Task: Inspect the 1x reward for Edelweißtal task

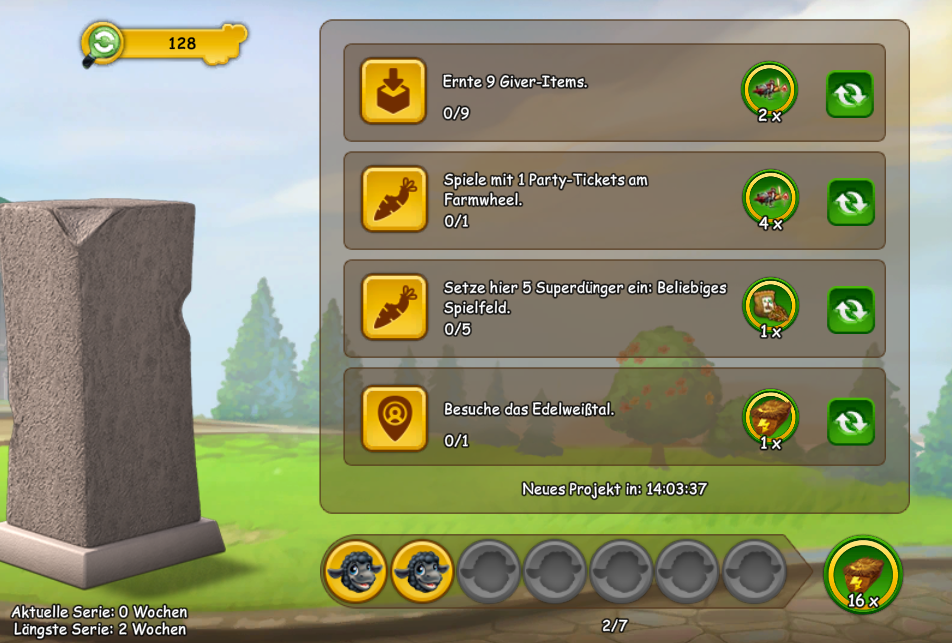Action: pyautogui.click(x=769, y=417)
